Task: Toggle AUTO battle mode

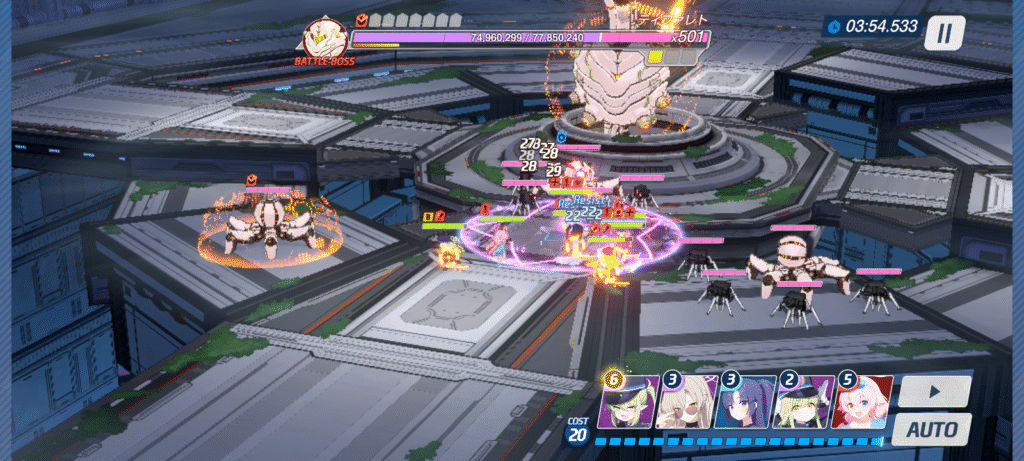Action: point(931,429)
